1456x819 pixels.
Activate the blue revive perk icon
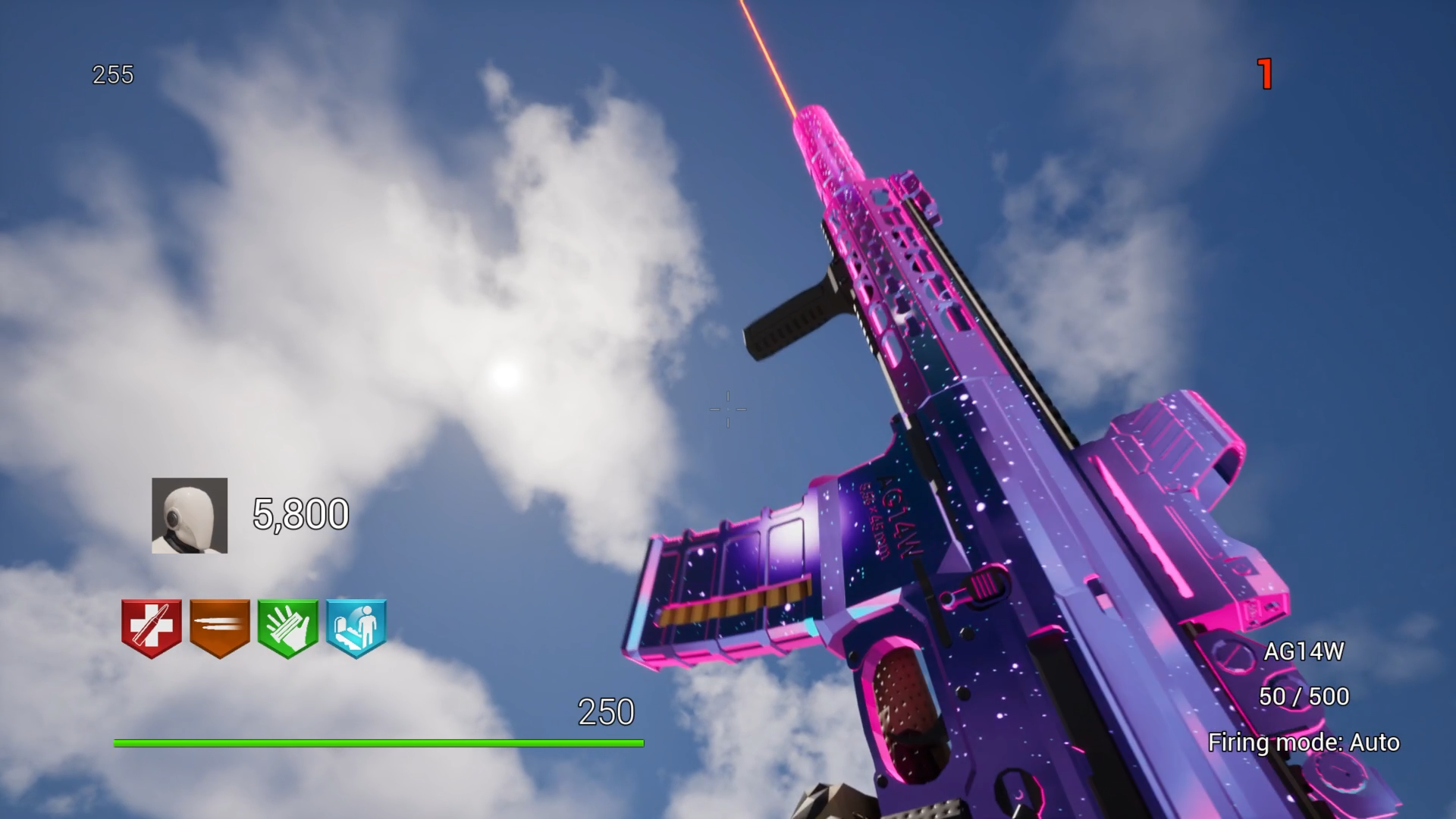tap(356, 628)
